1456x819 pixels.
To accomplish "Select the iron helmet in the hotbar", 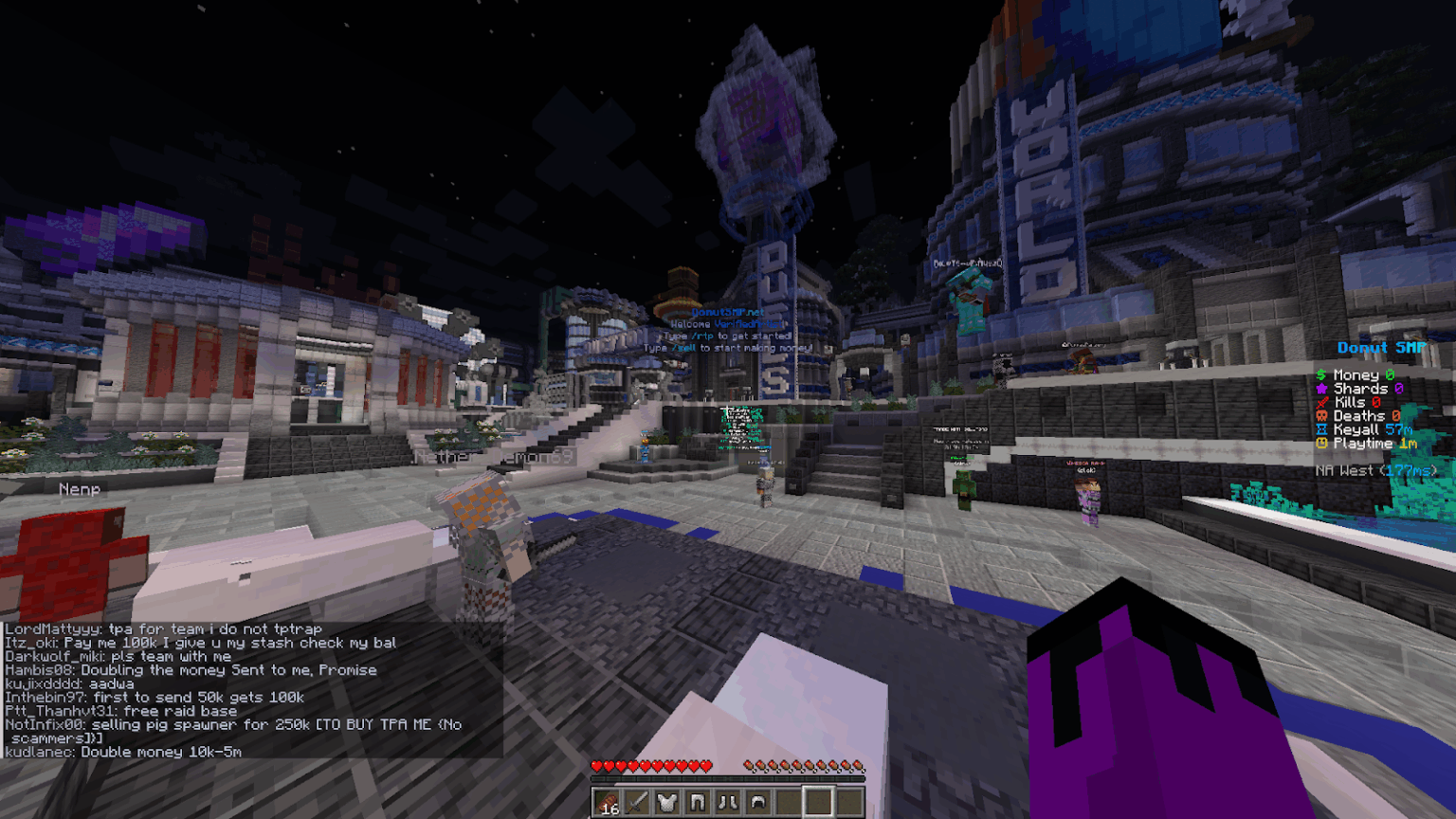I will click(757, 803).
